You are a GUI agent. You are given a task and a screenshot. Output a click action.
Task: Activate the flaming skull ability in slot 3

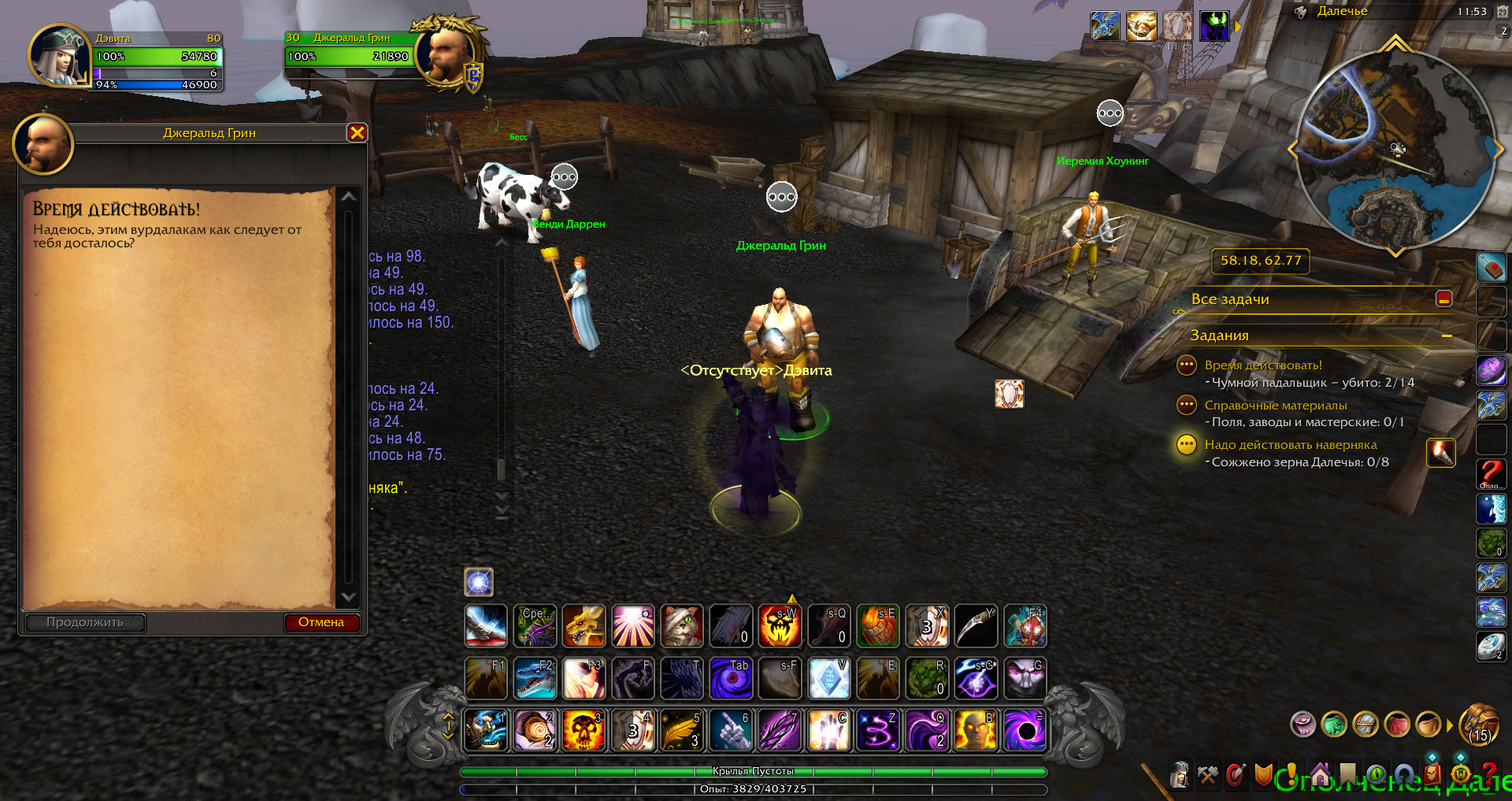(x=584, y=730)
